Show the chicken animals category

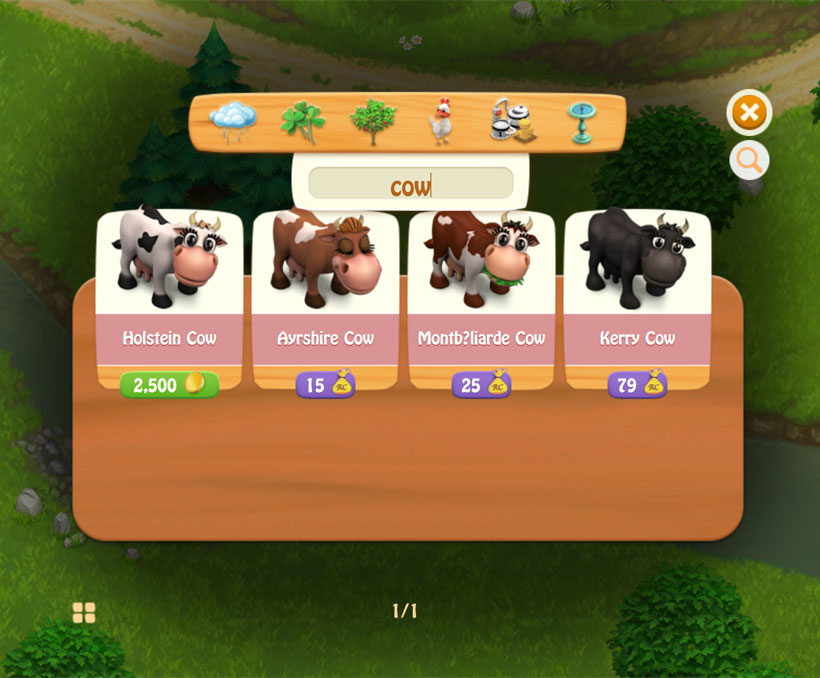point(441,122)
